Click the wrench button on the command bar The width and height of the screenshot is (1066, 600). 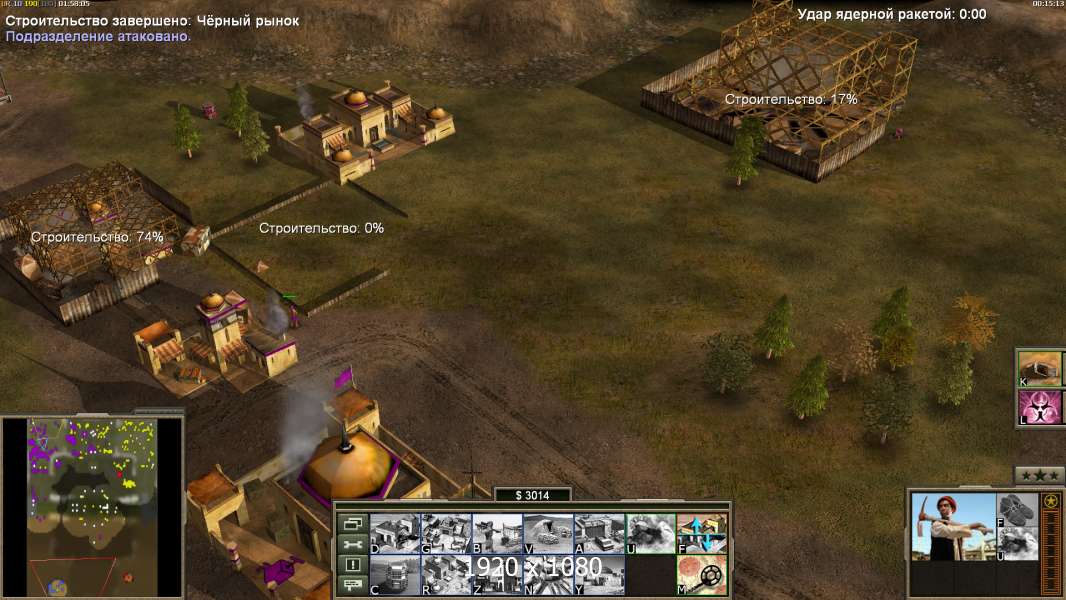pyautogui.click(x=351, y=544)
